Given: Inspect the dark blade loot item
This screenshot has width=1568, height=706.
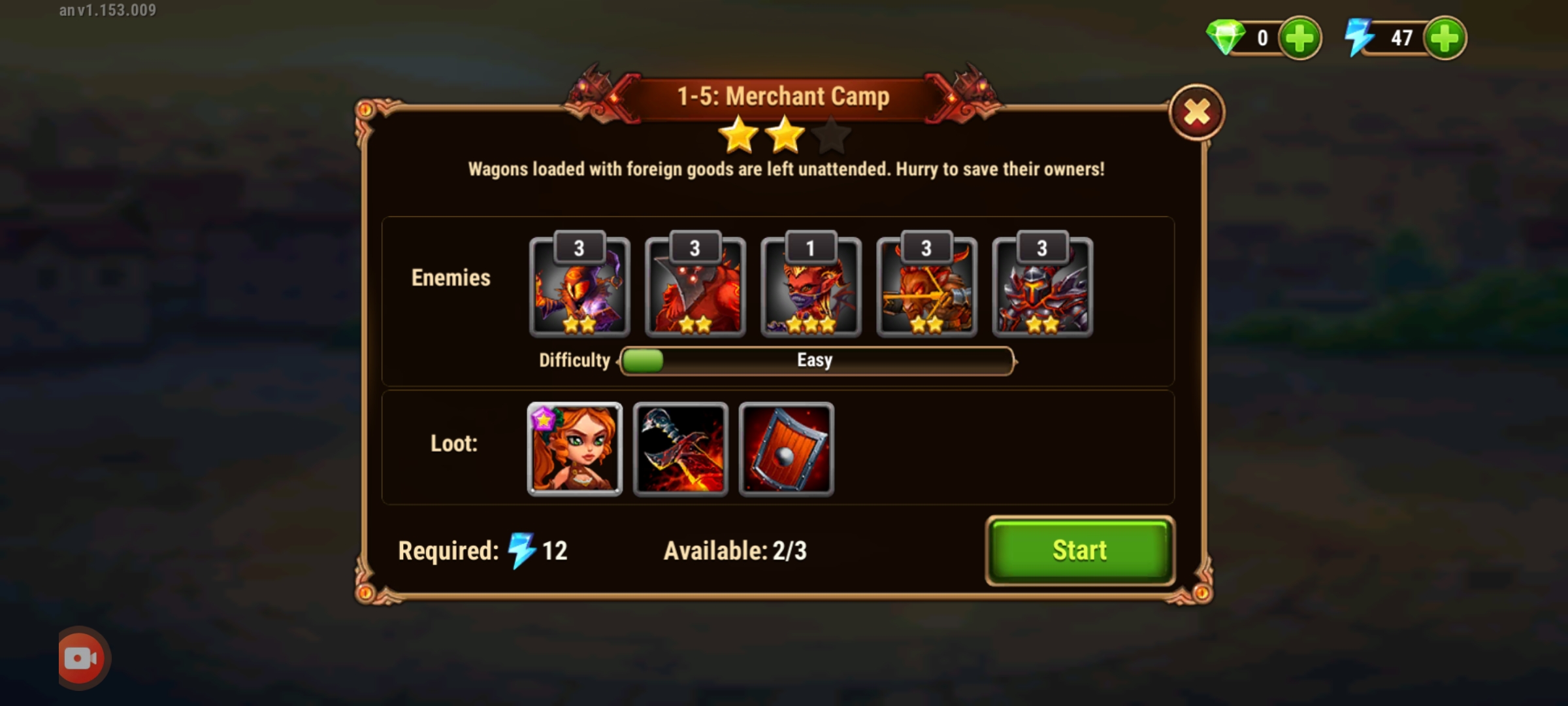Looking at the screenshot, I should tap(680, 448).
